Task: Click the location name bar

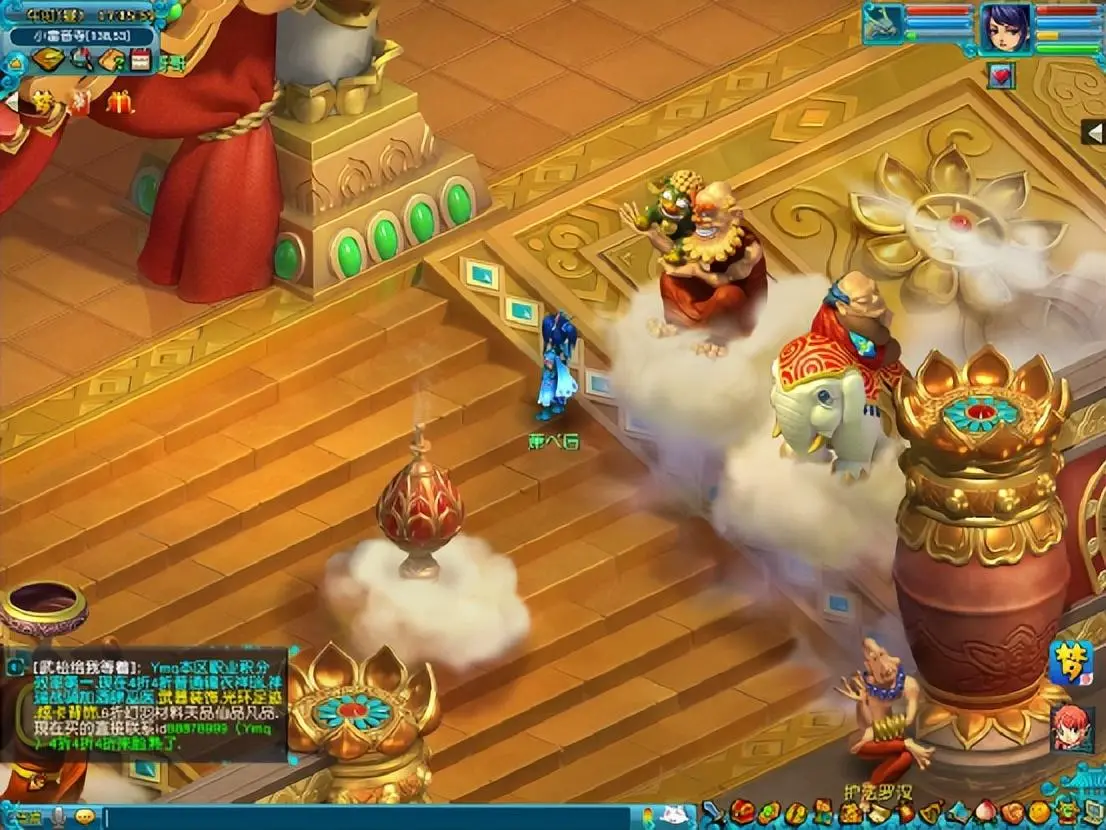Action: click(80, 37)
